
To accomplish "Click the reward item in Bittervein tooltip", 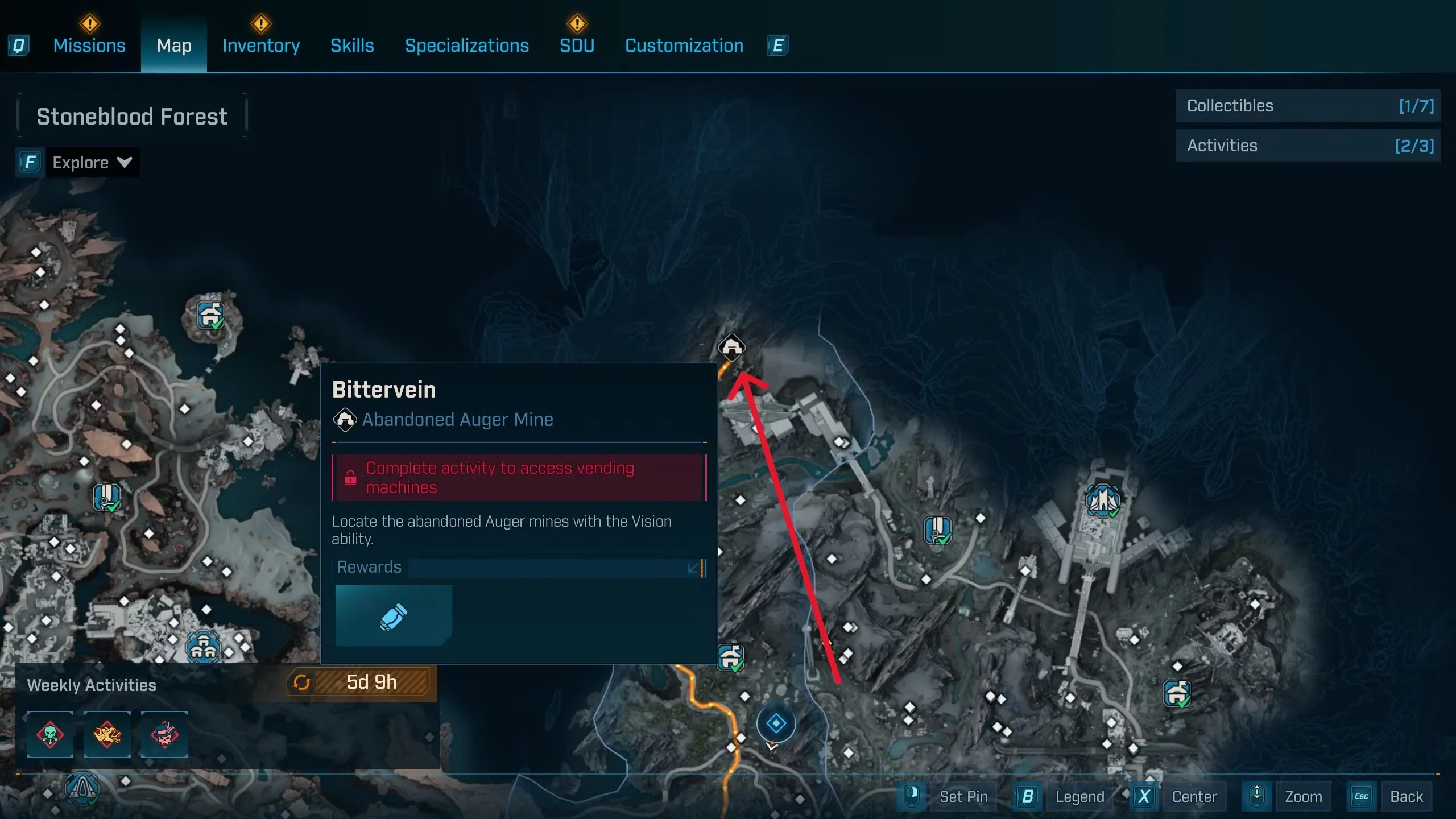I will click(394, 616).
